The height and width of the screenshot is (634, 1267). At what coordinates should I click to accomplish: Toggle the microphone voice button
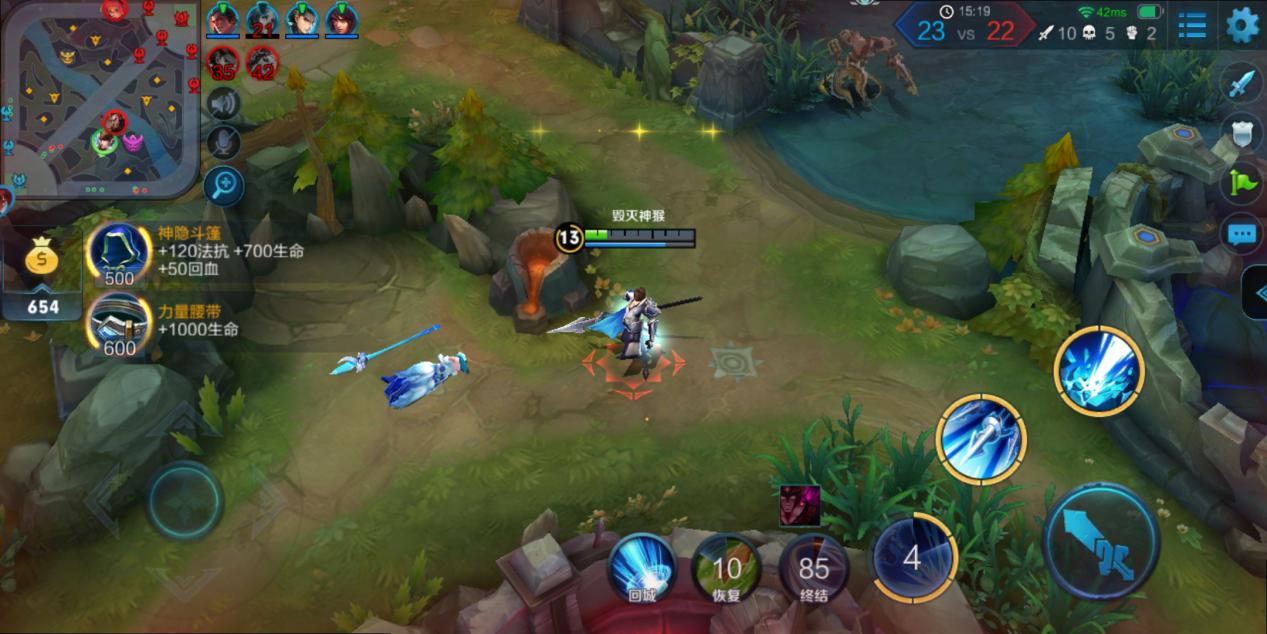[x=224, y=143]
